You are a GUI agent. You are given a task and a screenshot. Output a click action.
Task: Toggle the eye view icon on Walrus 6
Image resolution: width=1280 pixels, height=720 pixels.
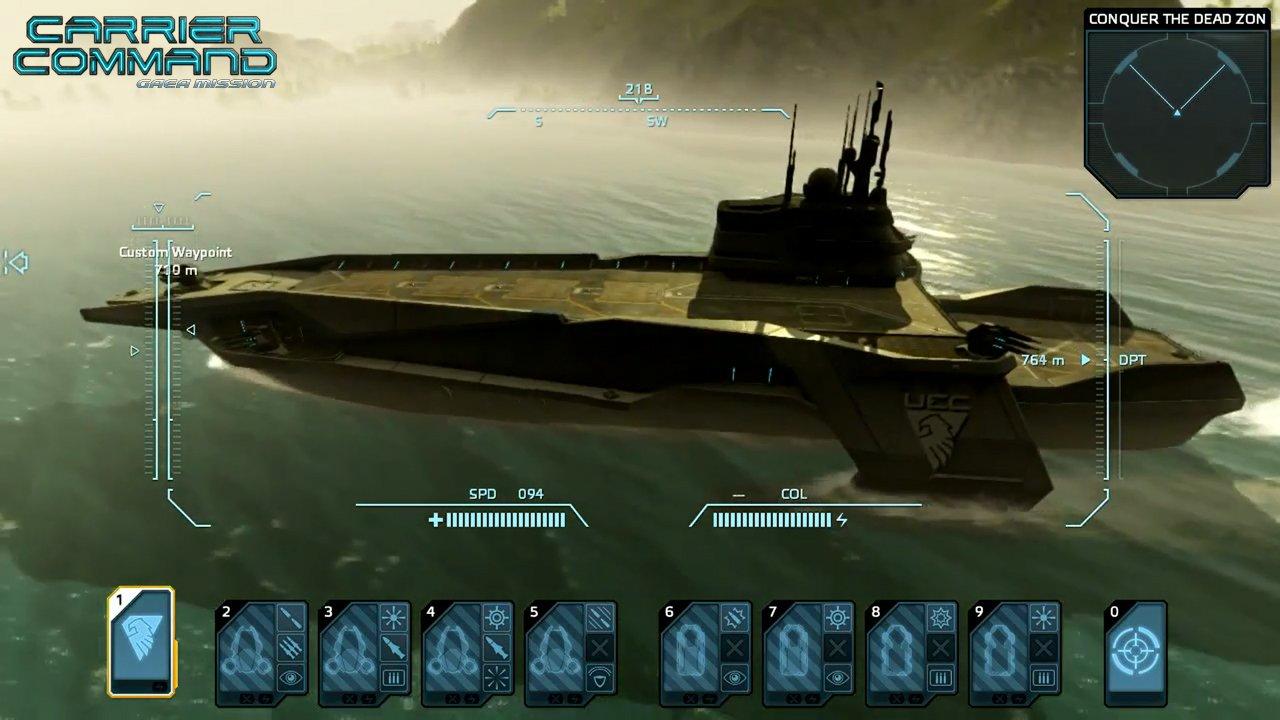735,676
